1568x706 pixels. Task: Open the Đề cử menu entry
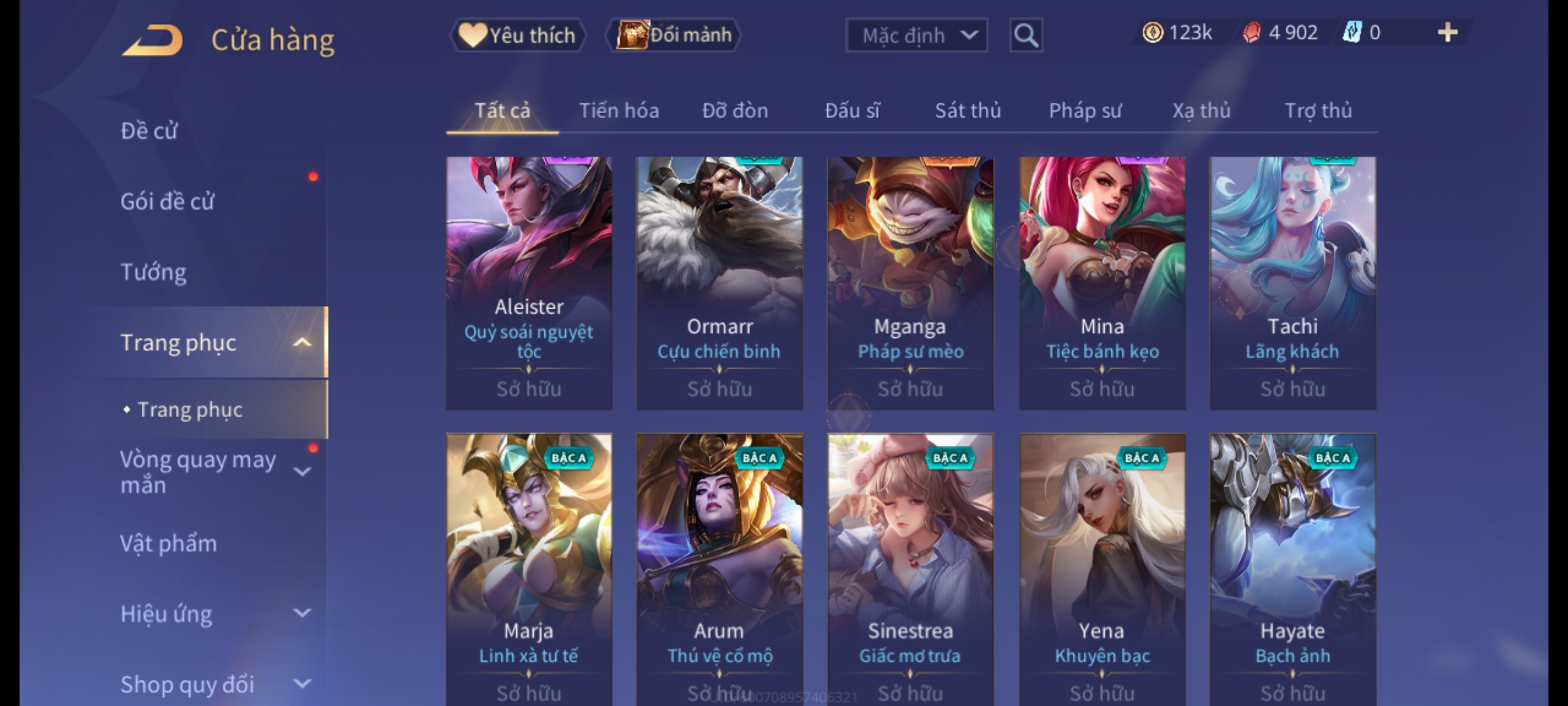click(x=149, y=131)
